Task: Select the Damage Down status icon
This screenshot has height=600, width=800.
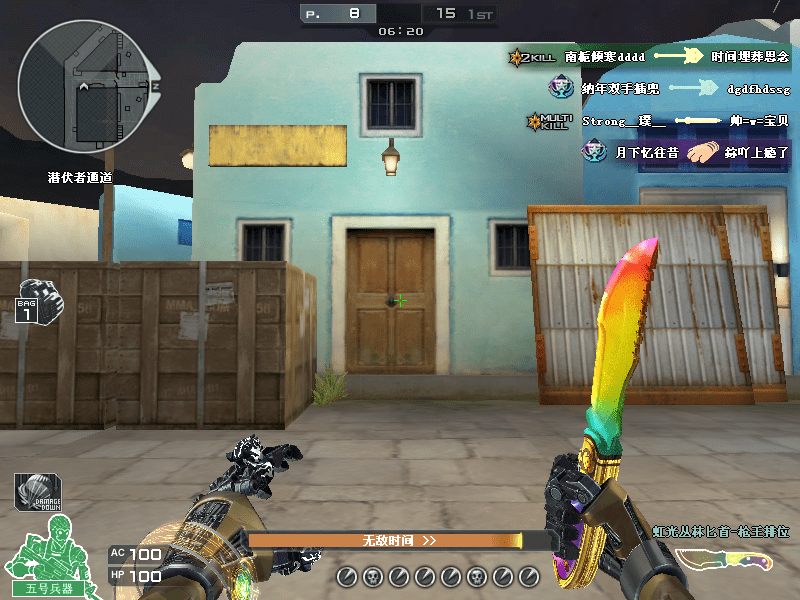Action: pos(36,492)
